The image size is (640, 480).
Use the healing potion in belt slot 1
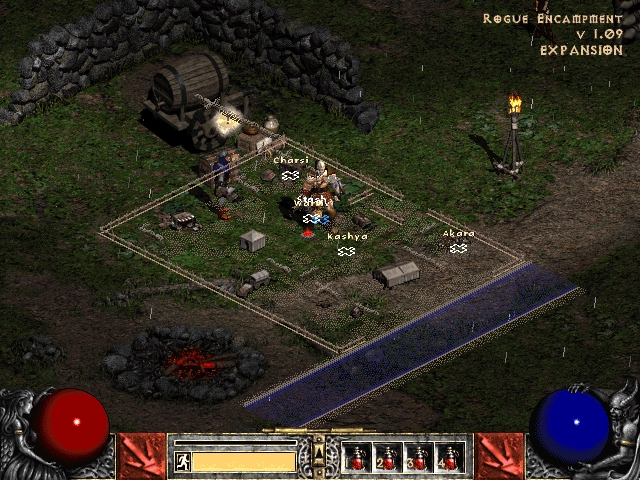click(x=357, y=458)
